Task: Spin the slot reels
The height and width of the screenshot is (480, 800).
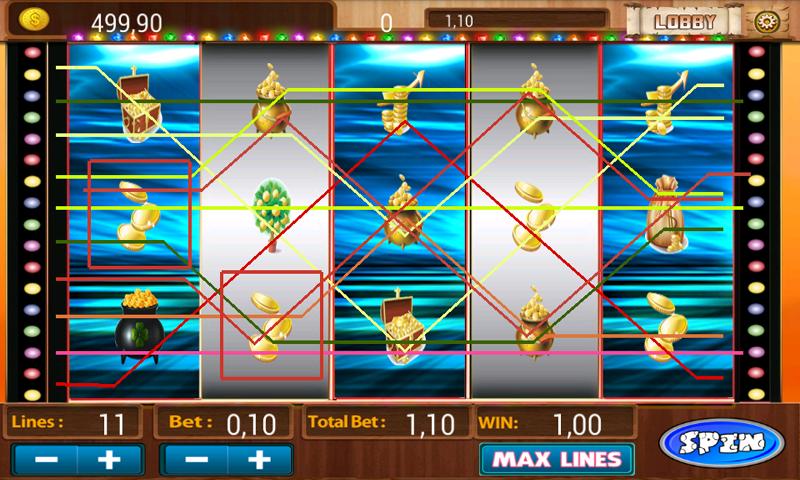Action: [722, 442]
